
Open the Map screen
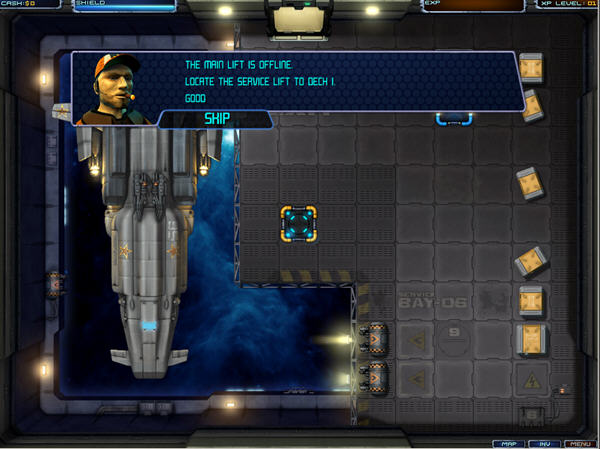coord(509,443)
